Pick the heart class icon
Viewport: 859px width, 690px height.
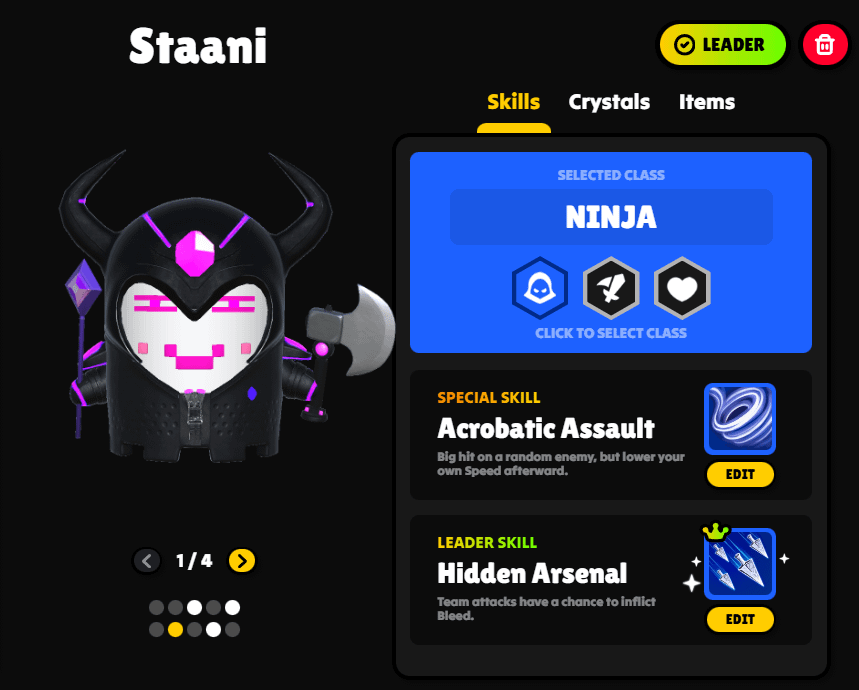(682, 288)
